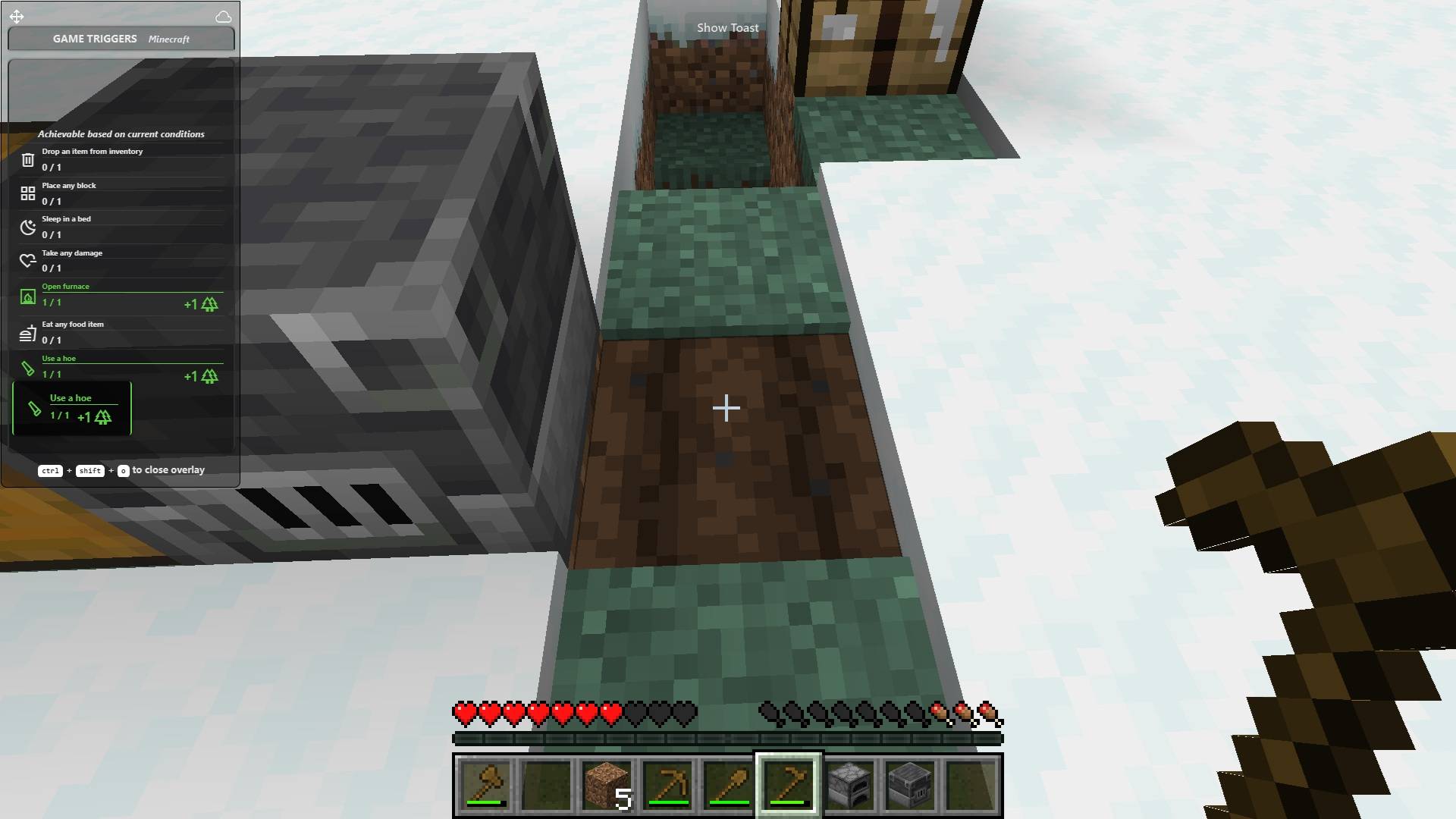This screenshot has width=1456, height=819.
Task: Dismiss the Use a hoe toast popup
Action: 72,409
